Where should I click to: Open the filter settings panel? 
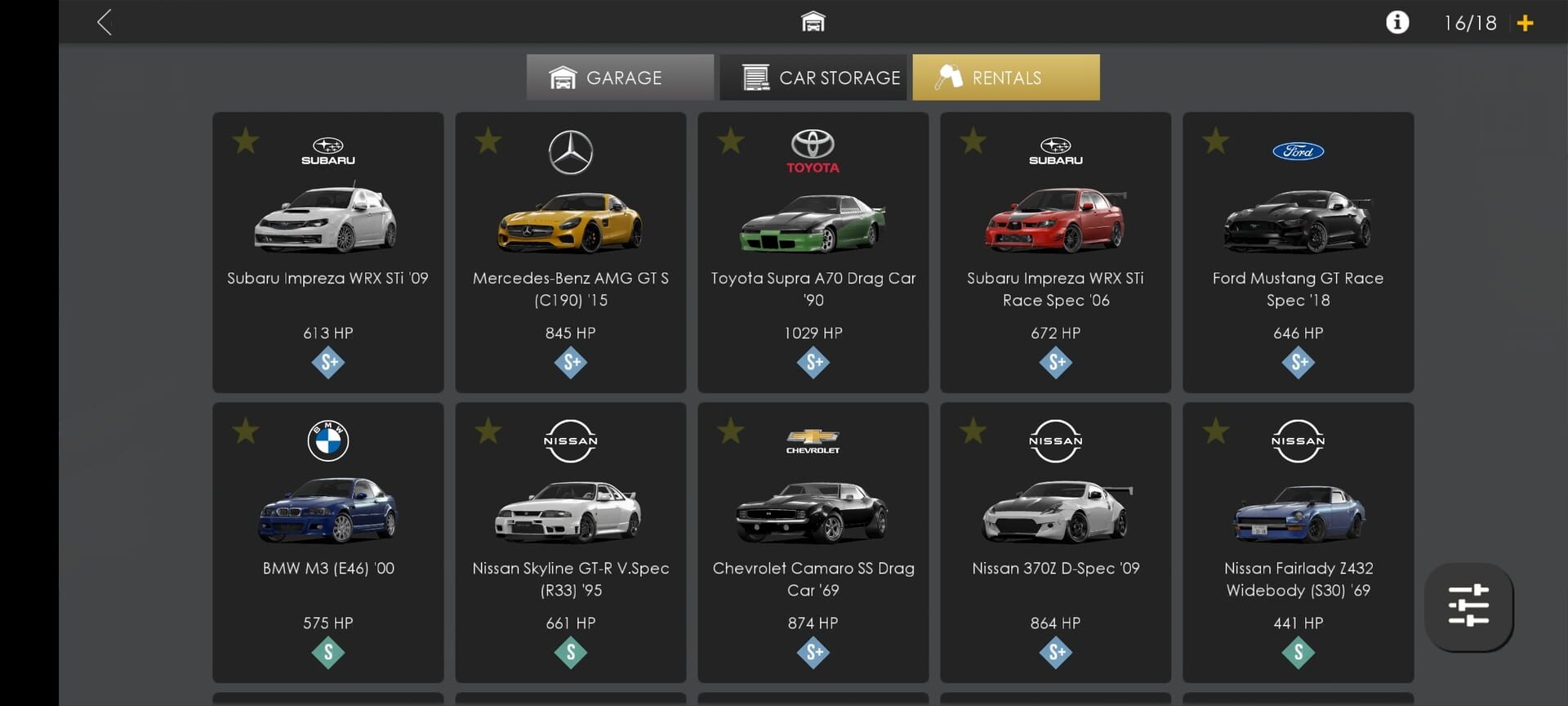pyautogui.click(x=1468, y=607)
